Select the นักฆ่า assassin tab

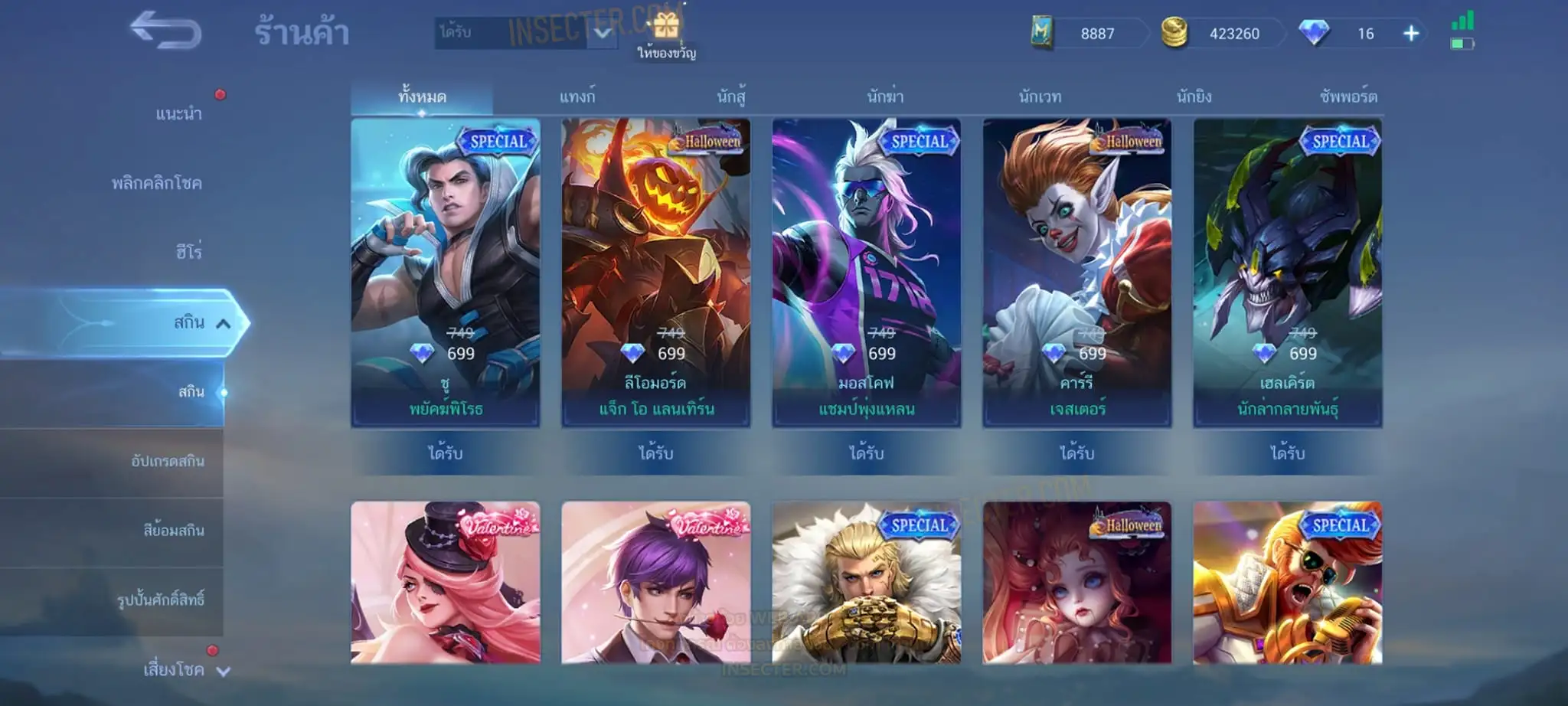pyautogui.click(x=885, y=97)
